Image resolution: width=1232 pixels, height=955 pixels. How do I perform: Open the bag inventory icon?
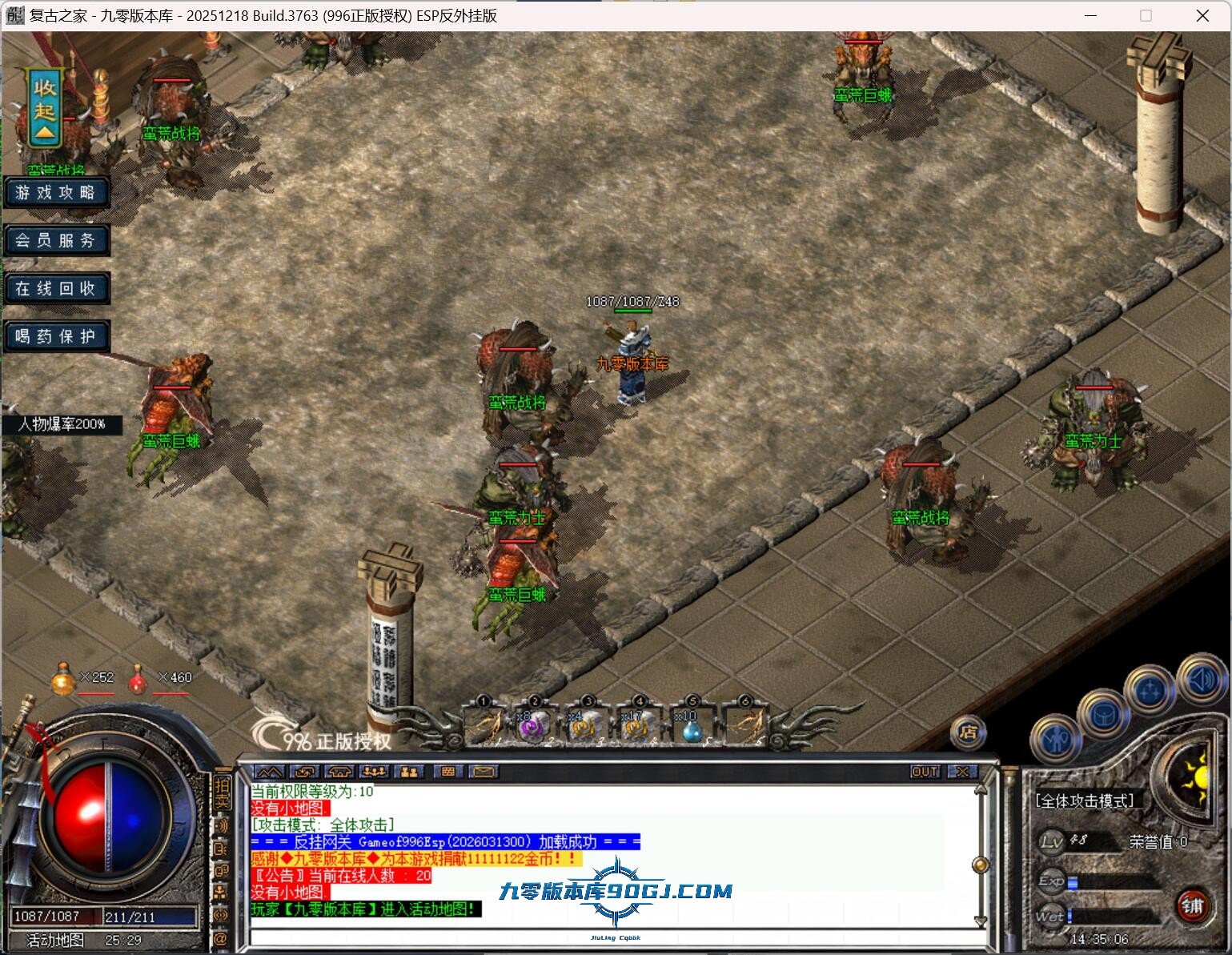pyautogui.click(x=1104, y=713)
